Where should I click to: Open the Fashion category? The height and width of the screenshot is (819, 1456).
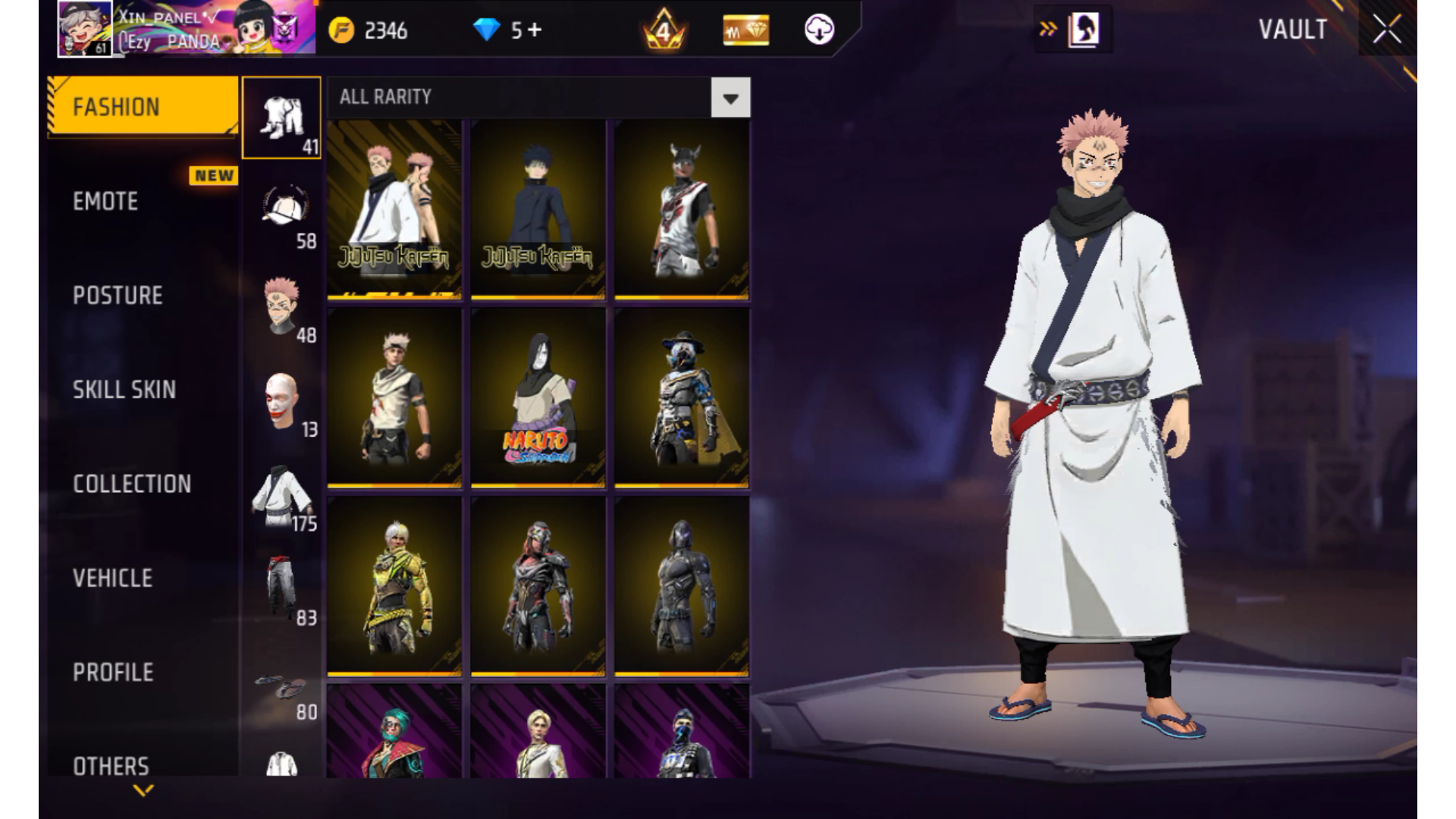[x=143, y=107]
